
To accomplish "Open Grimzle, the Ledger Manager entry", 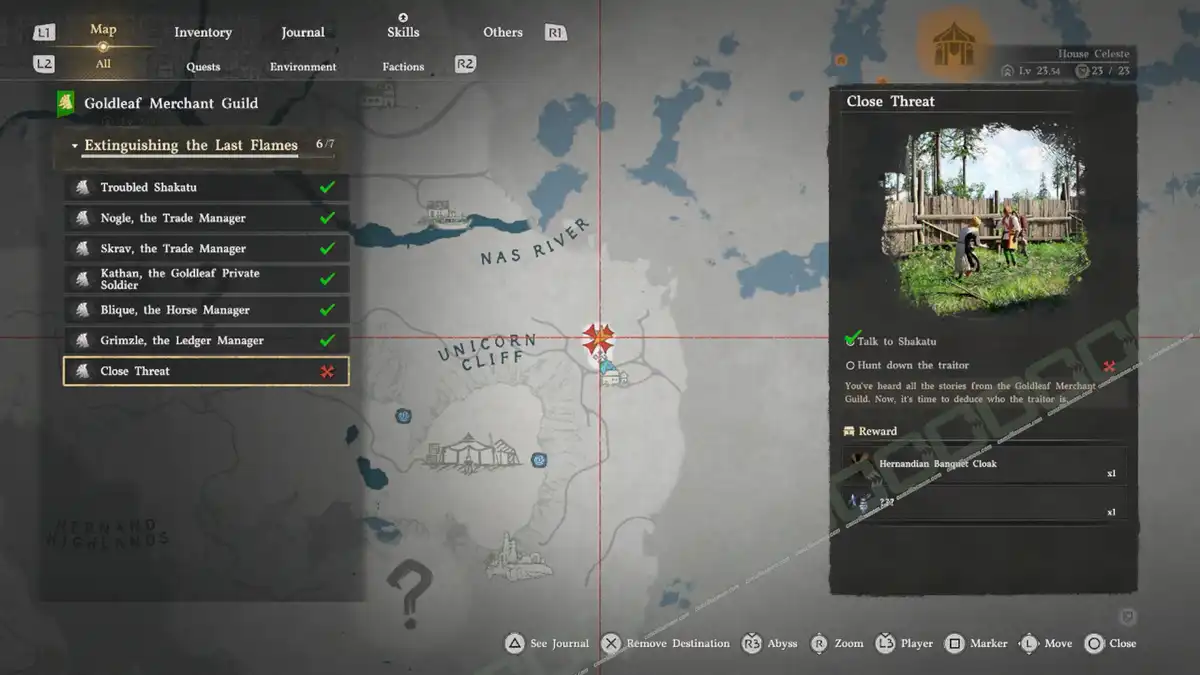I will (206, 340).
